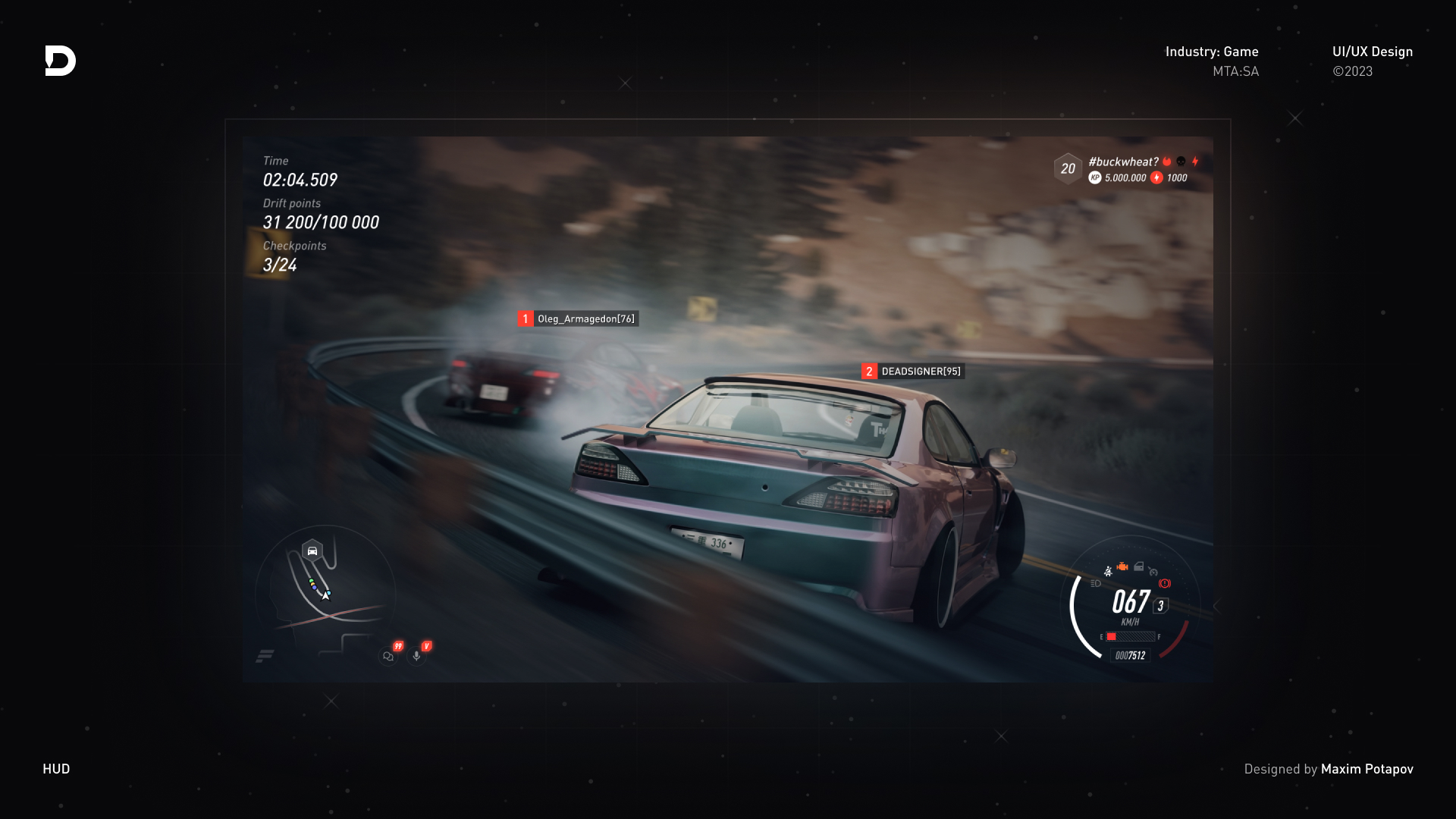
Task: Toggle the headlights indicator icon
Action: [1096, 583]
